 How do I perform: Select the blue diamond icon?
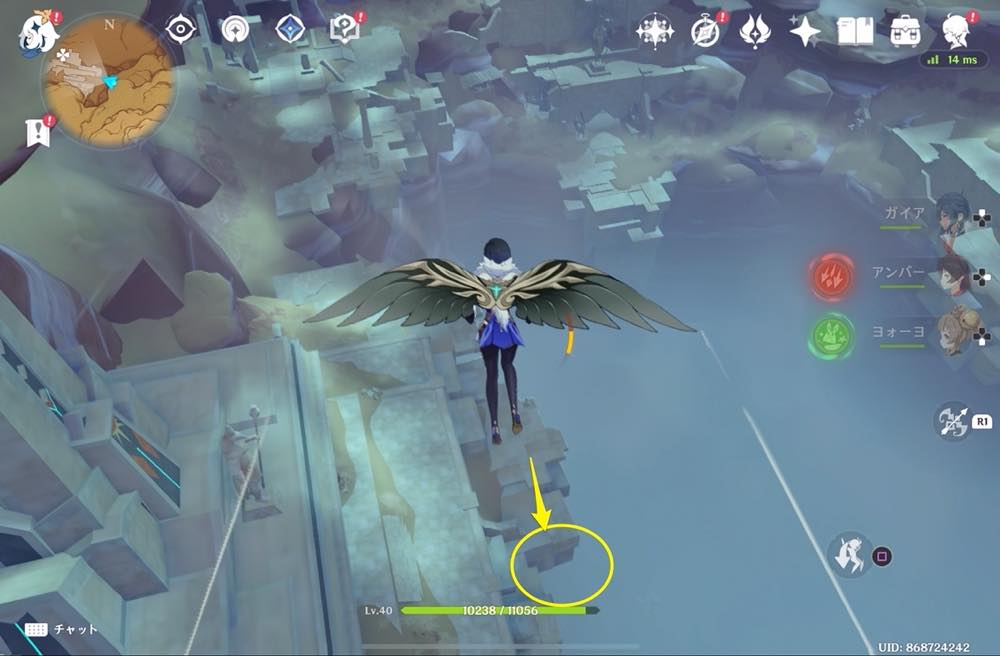tap(289, 30)
